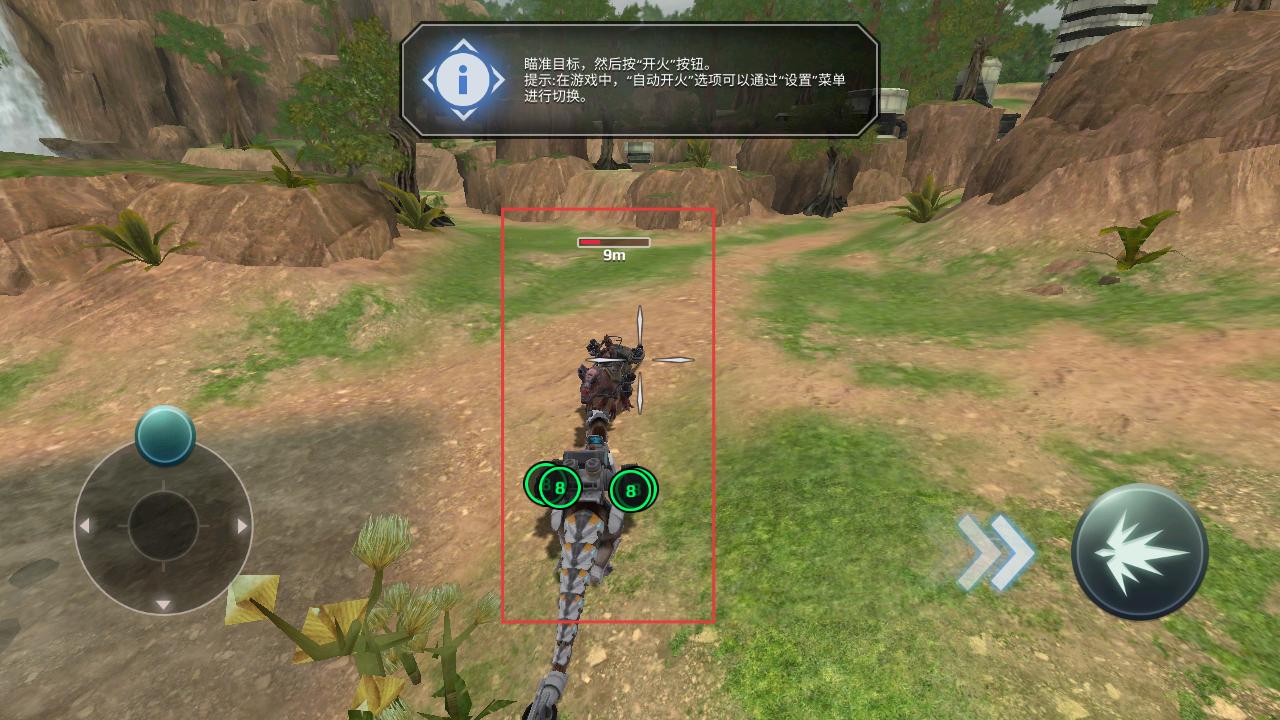This screenshot has width=1280, height=720.
Task: Tap the virtual joystick's right arrow
Action: pyautogui.click(x=242, y=526)
